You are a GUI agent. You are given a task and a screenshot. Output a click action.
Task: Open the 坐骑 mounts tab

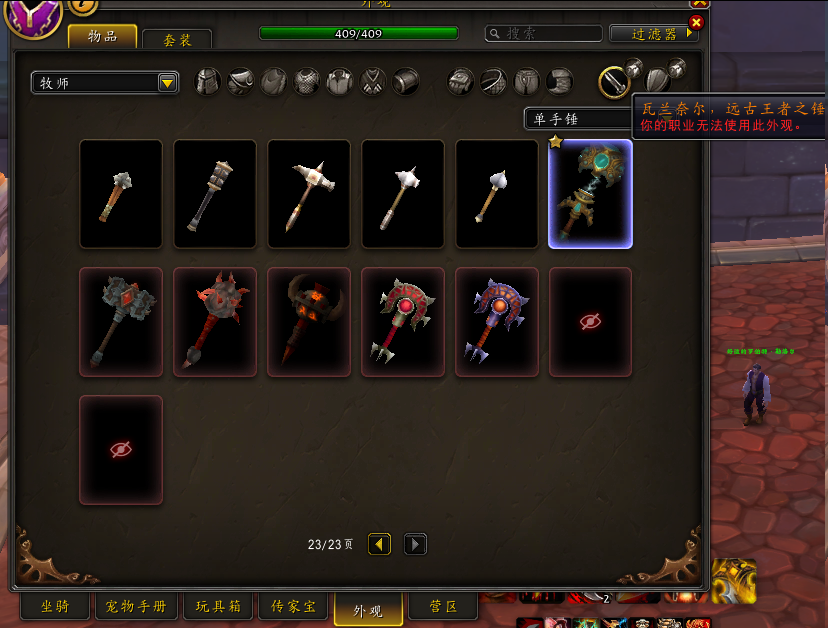tap(55, 606)
